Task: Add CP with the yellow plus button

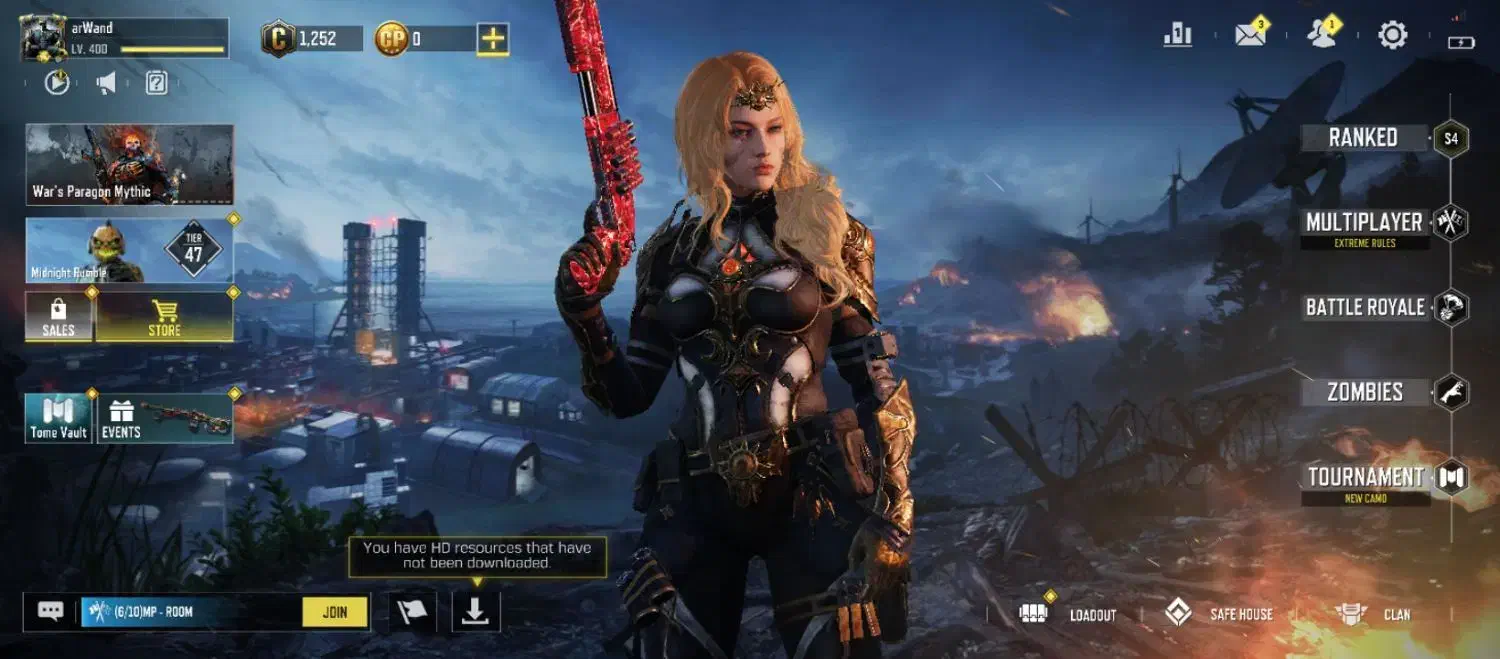Action: [492, 39]
